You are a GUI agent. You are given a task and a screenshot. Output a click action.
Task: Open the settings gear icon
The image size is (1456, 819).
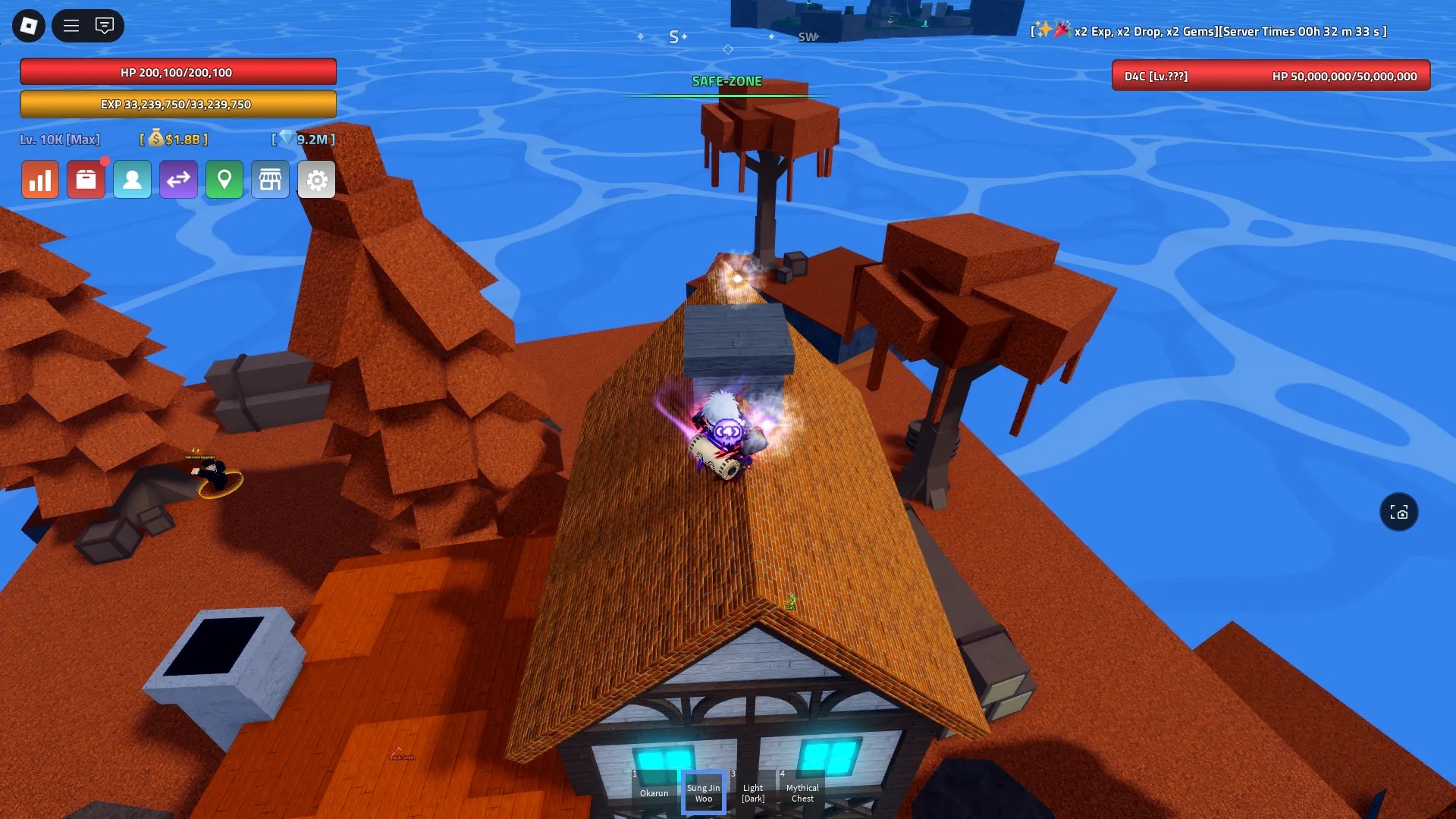pos(316,179)
